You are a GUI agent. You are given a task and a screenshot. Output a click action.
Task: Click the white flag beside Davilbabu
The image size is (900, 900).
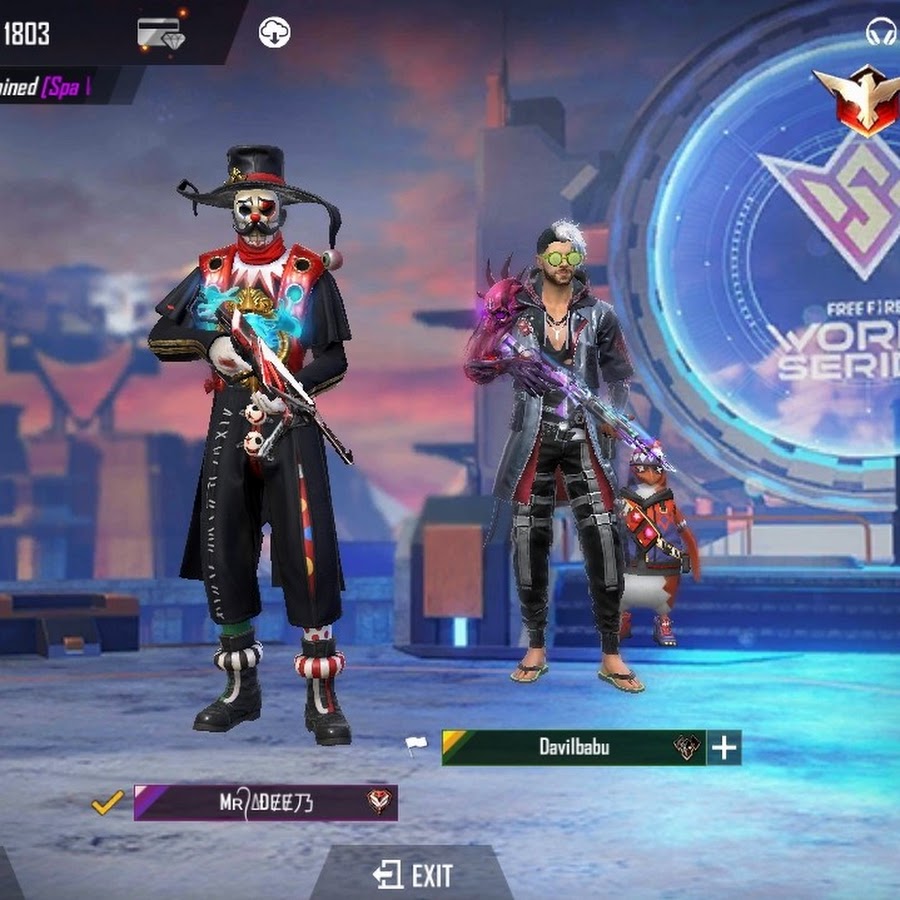pos(416,745)
